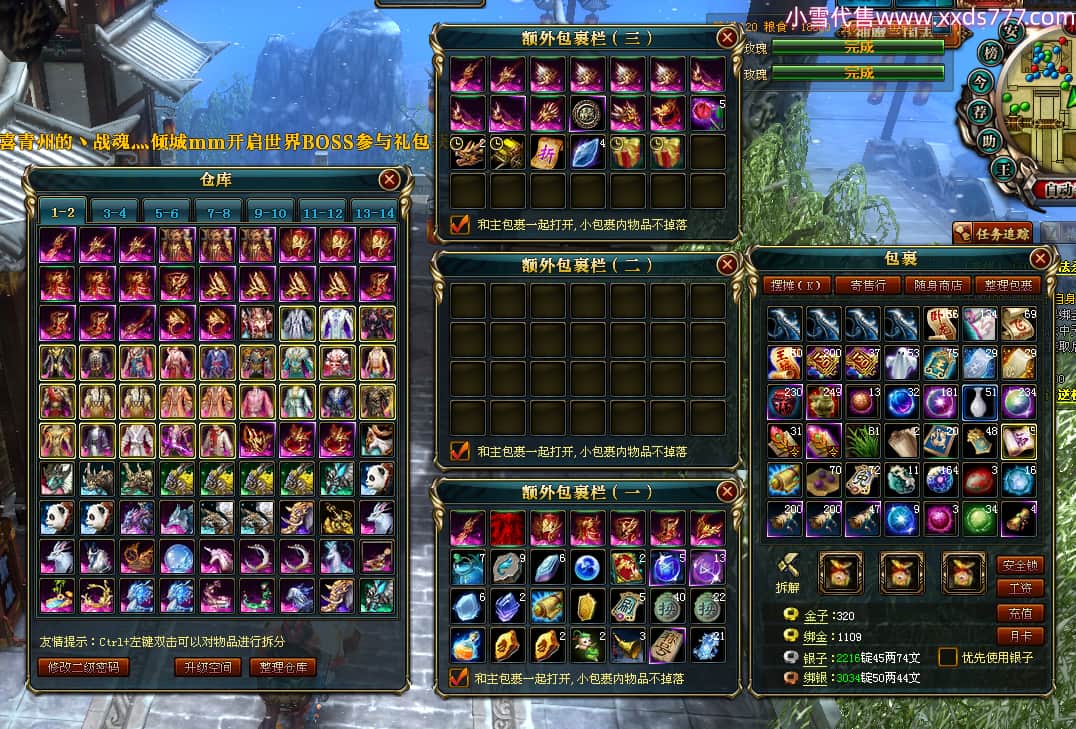
Task: Click the 充值 recharge button
Action: [1020, 612]
